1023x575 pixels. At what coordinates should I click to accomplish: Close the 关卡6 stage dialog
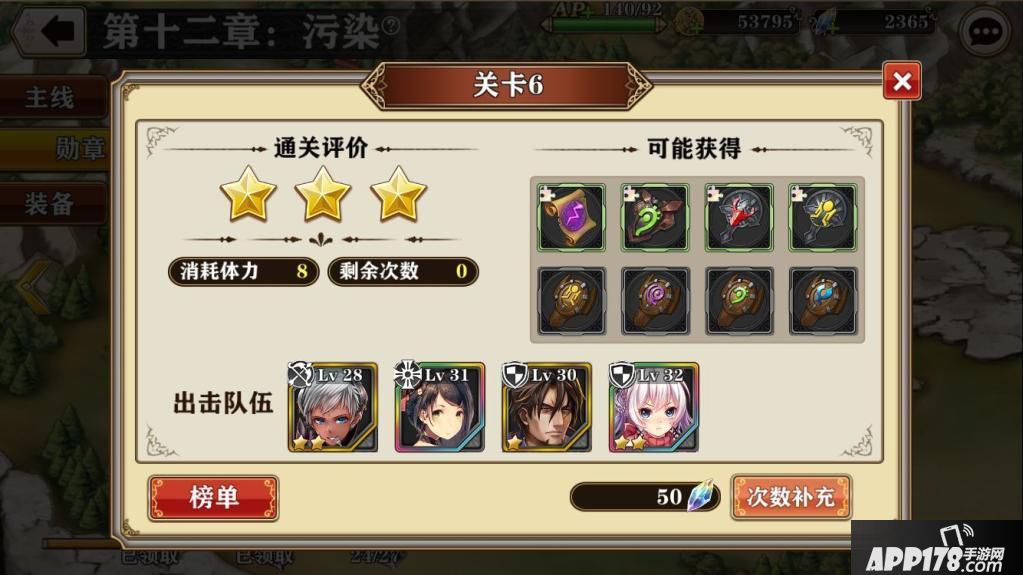pyautogui.click(x=902, y=81)
